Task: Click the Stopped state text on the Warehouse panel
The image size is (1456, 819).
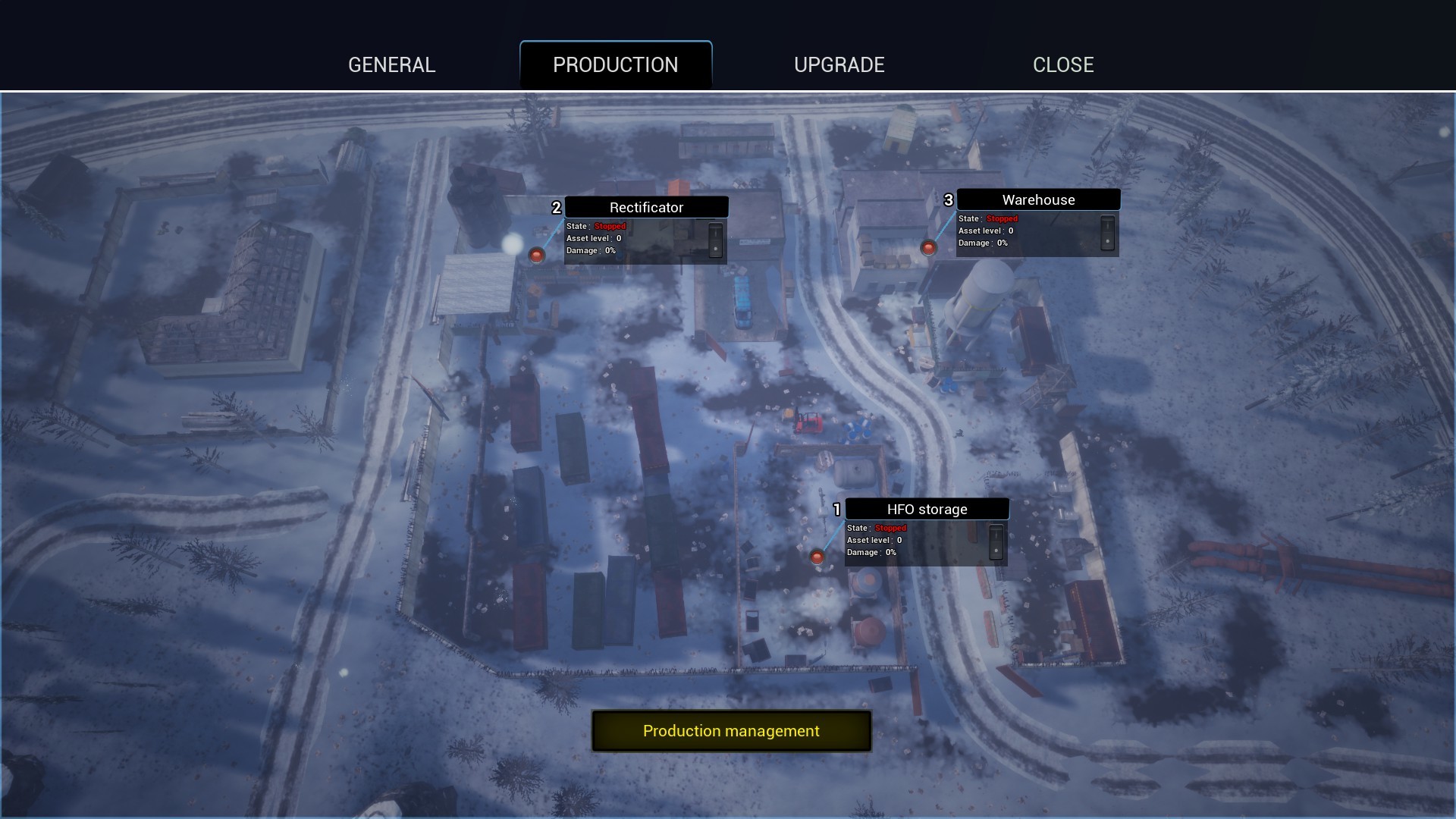Action: (1001, 218)
